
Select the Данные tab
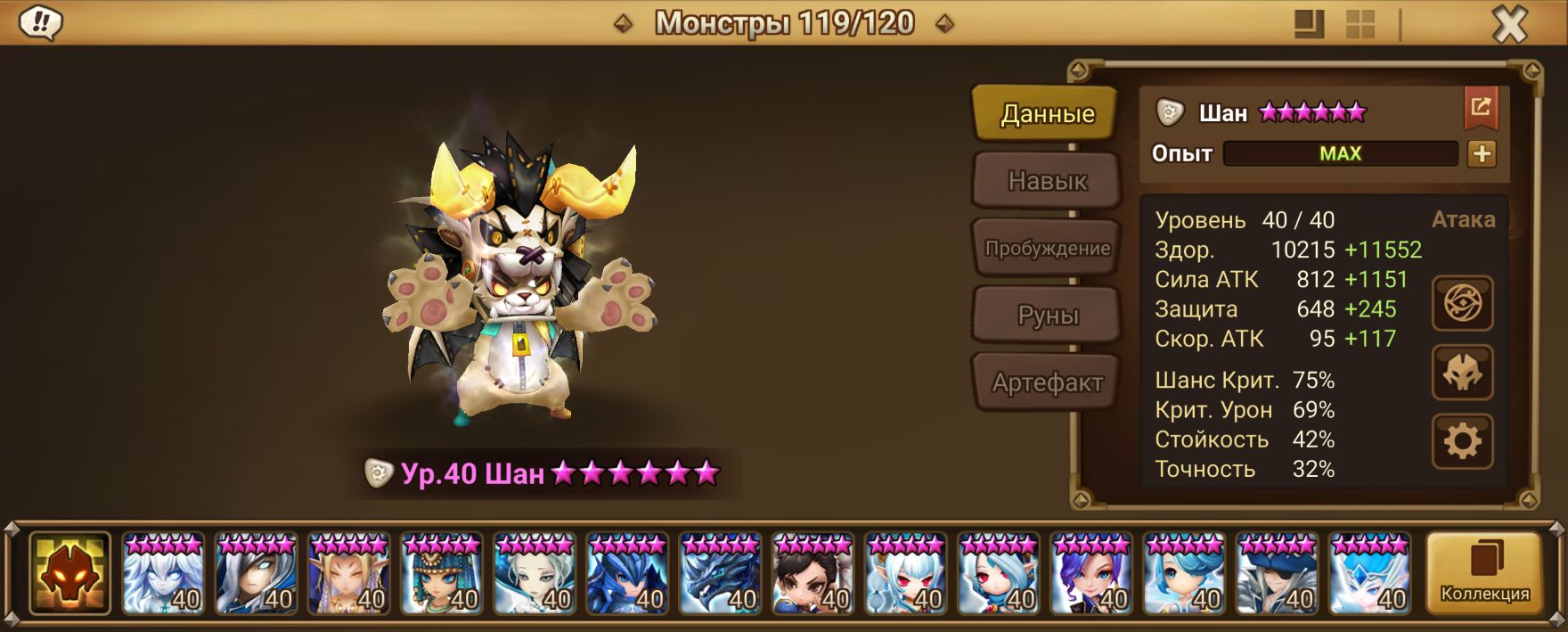click(1047, 113)
